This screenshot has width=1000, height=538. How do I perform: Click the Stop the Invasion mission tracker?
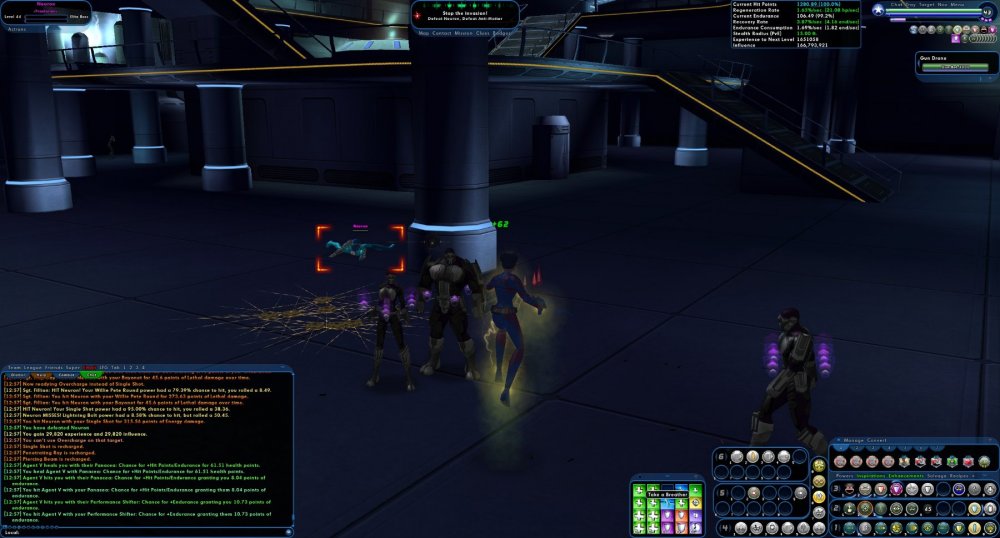tap(465, 13)
